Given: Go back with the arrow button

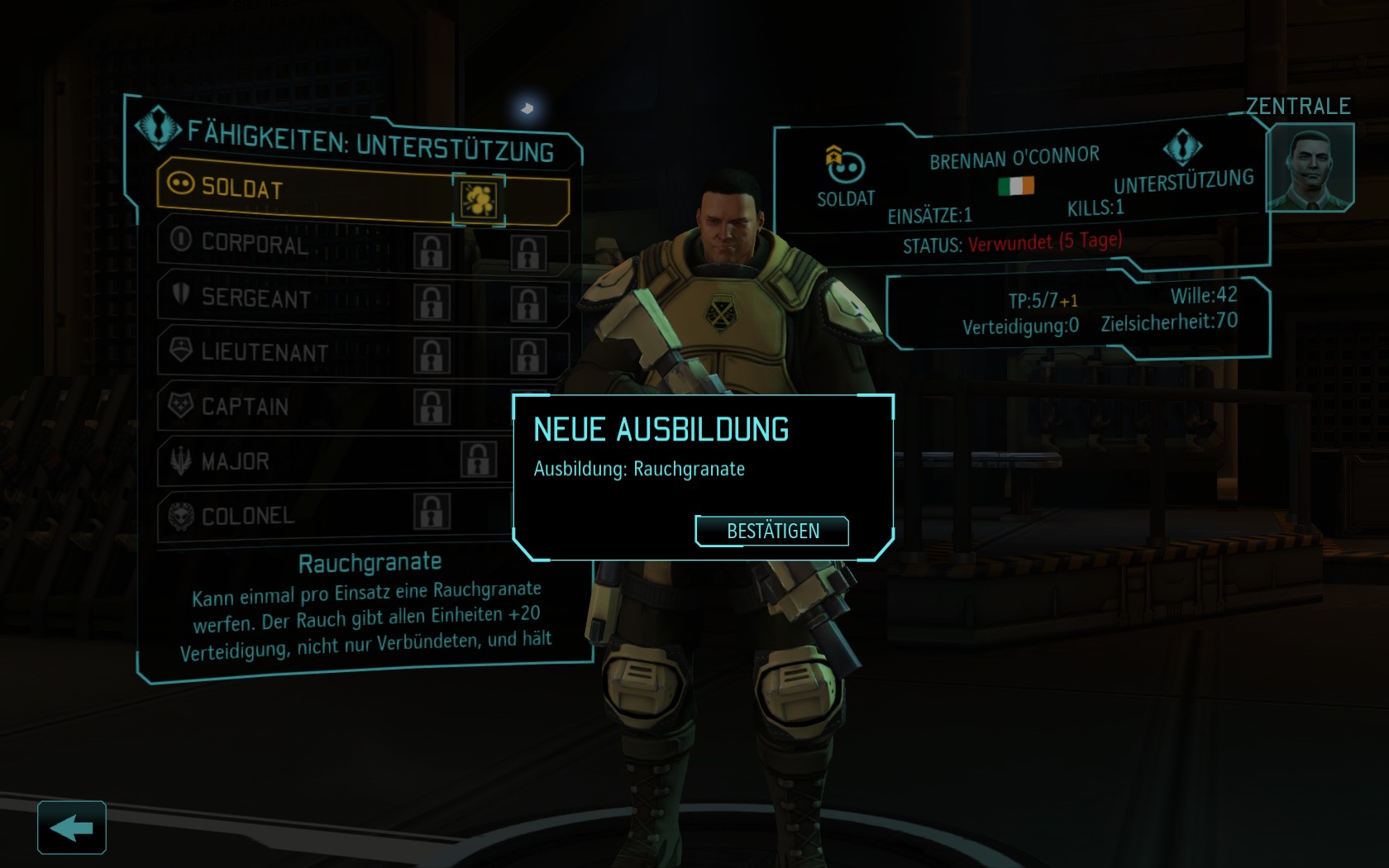Looking at the screenshot, I should tap(72, 827).
